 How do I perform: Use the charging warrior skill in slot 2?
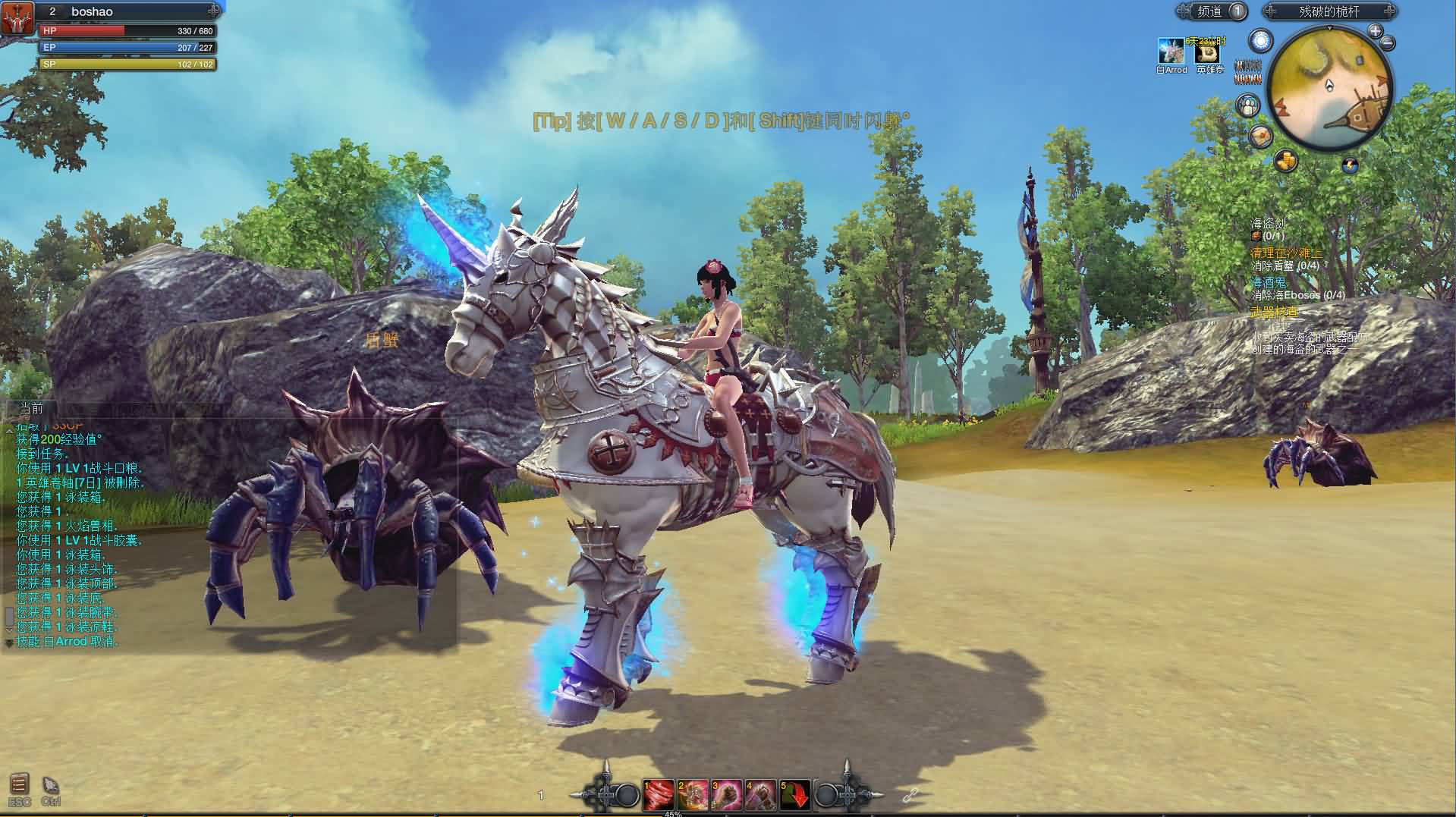pos(693,794)
